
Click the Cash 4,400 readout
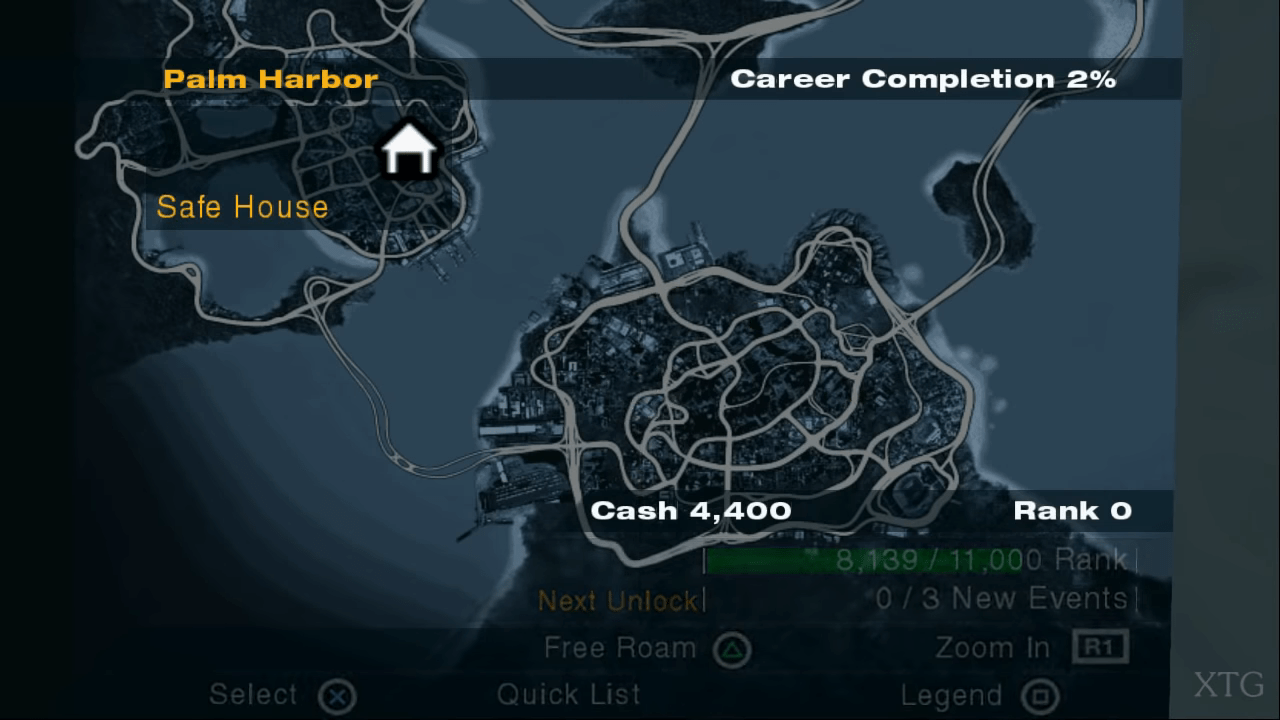[691, 510]
